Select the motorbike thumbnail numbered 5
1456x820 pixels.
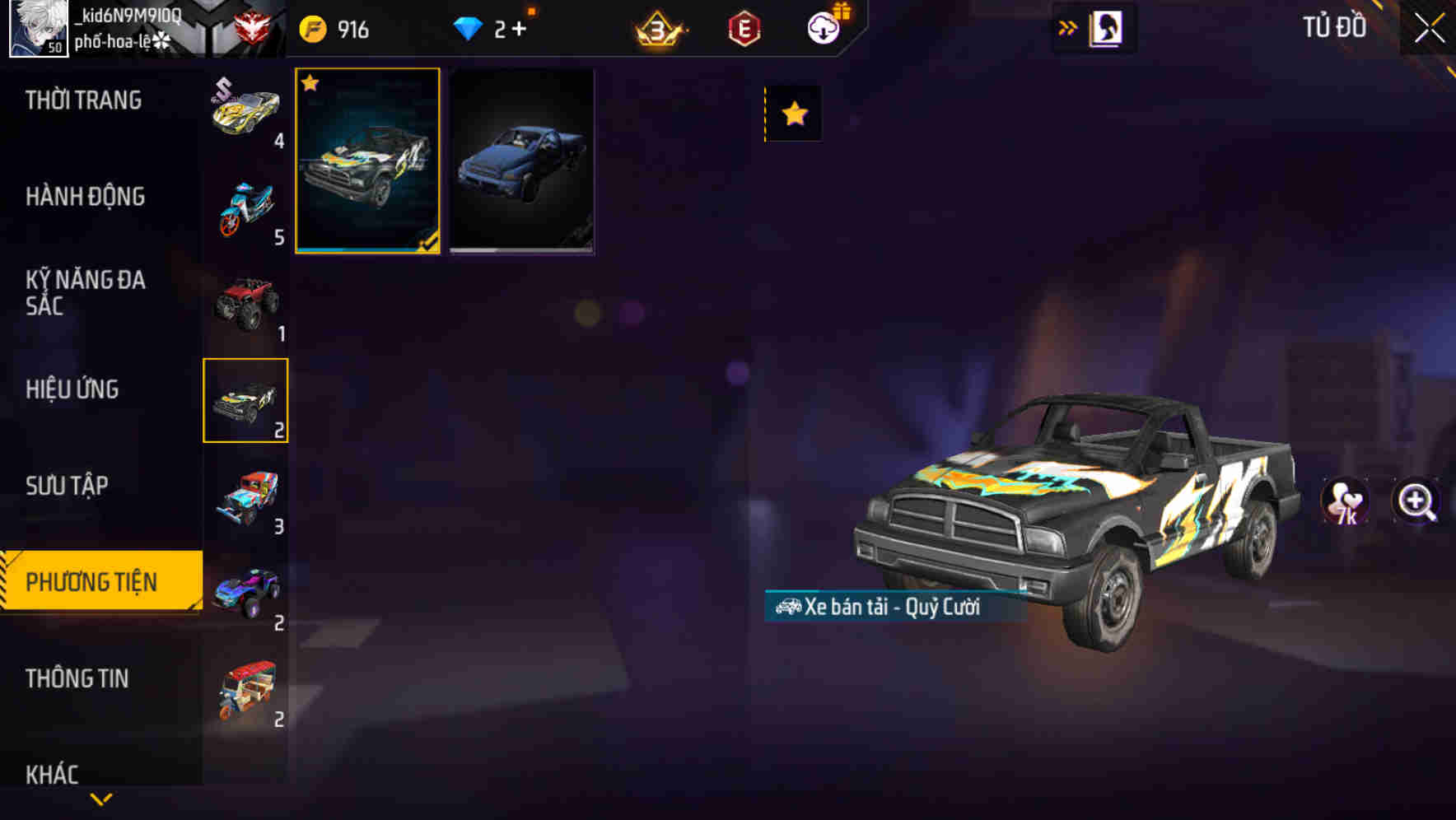coord(245,205)
